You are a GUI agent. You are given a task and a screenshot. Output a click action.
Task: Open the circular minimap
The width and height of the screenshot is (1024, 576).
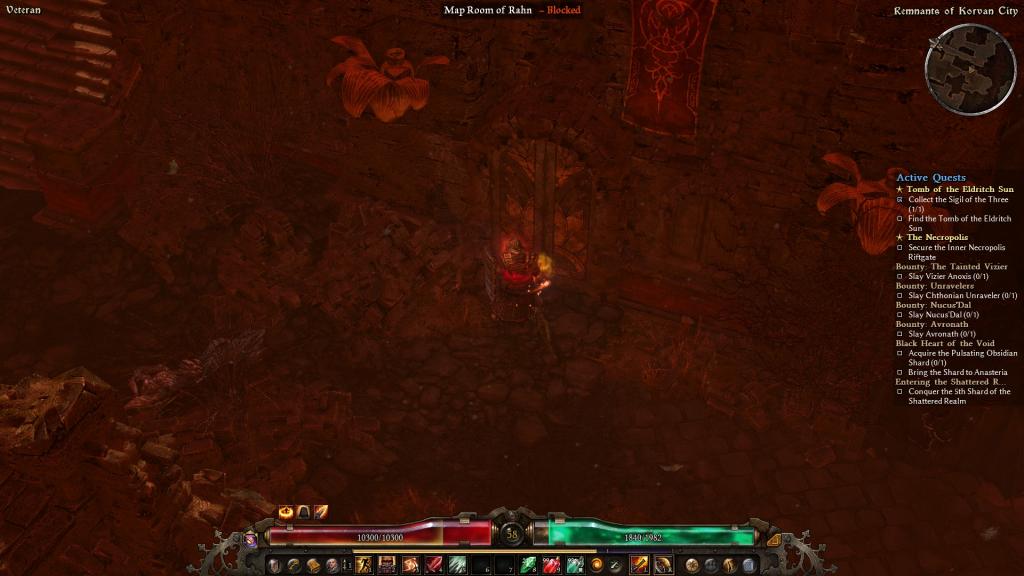(970, 69)
